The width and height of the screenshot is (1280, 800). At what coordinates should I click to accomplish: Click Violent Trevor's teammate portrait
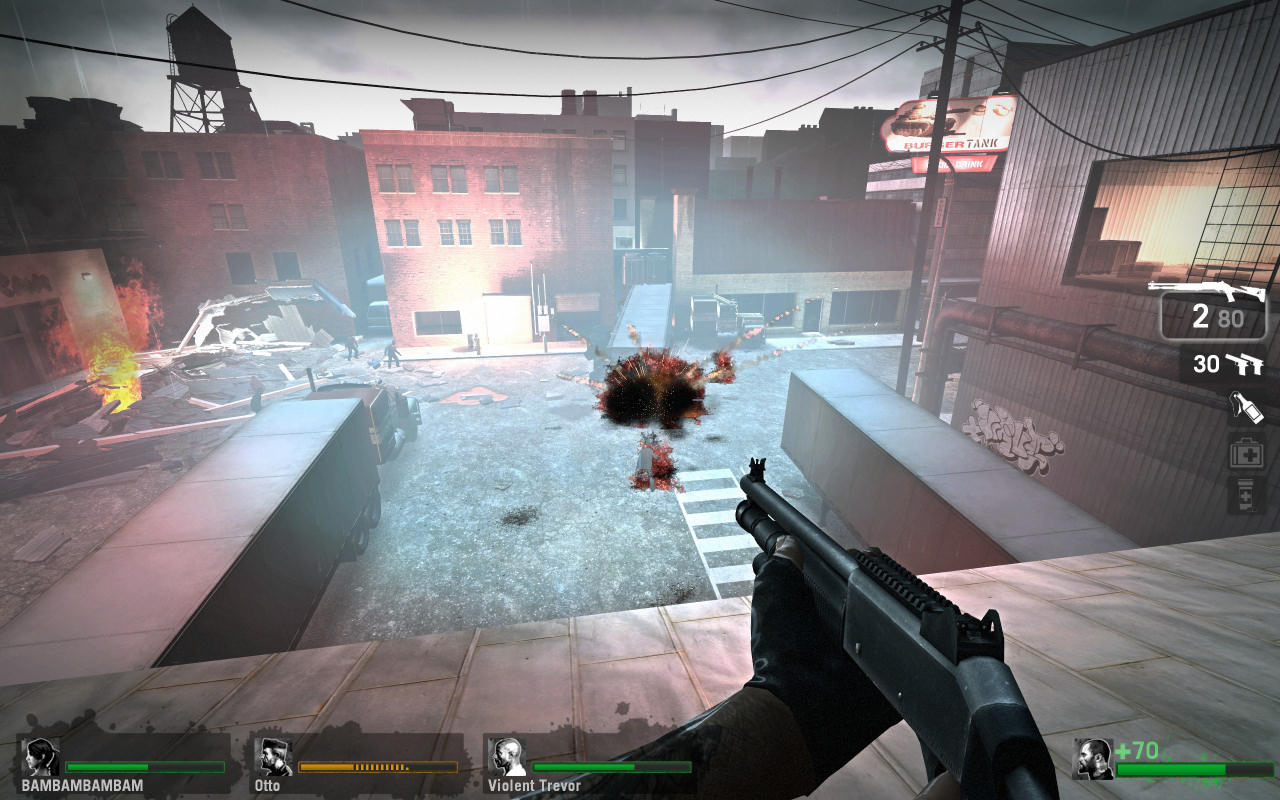[507, 757]
